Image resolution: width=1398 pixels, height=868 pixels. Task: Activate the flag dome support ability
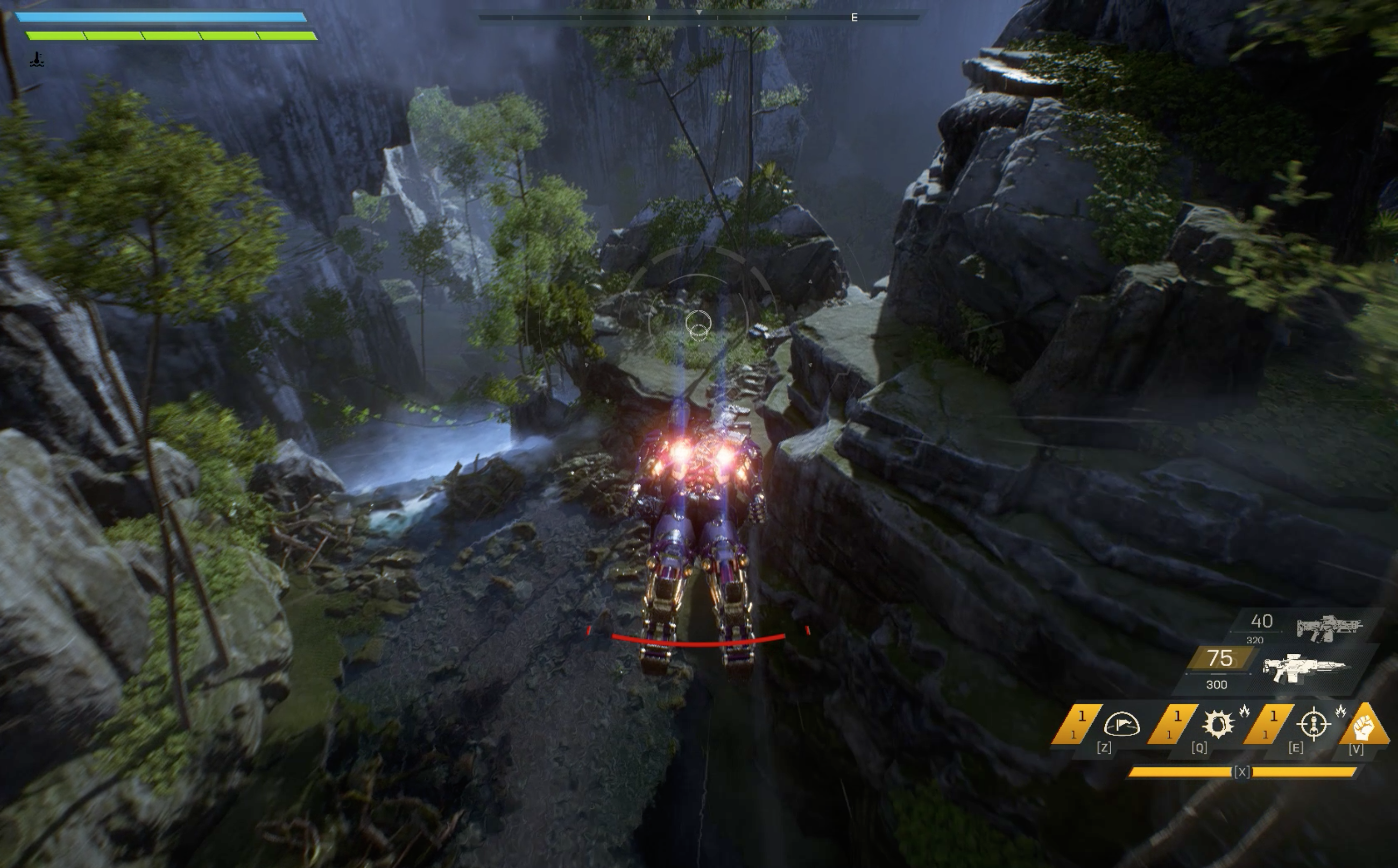point(1121,724)
